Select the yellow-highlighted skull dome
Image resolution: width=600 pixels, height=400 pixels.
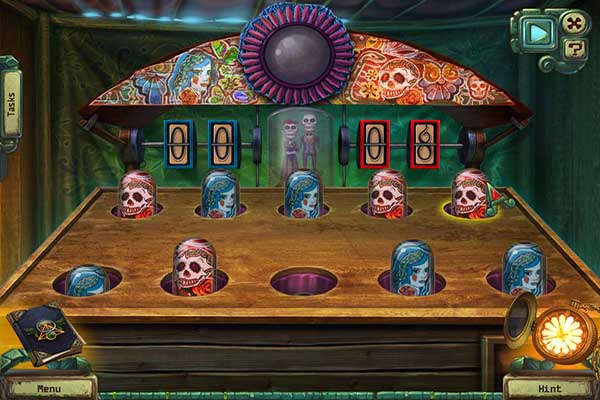(x=470, y=194)
